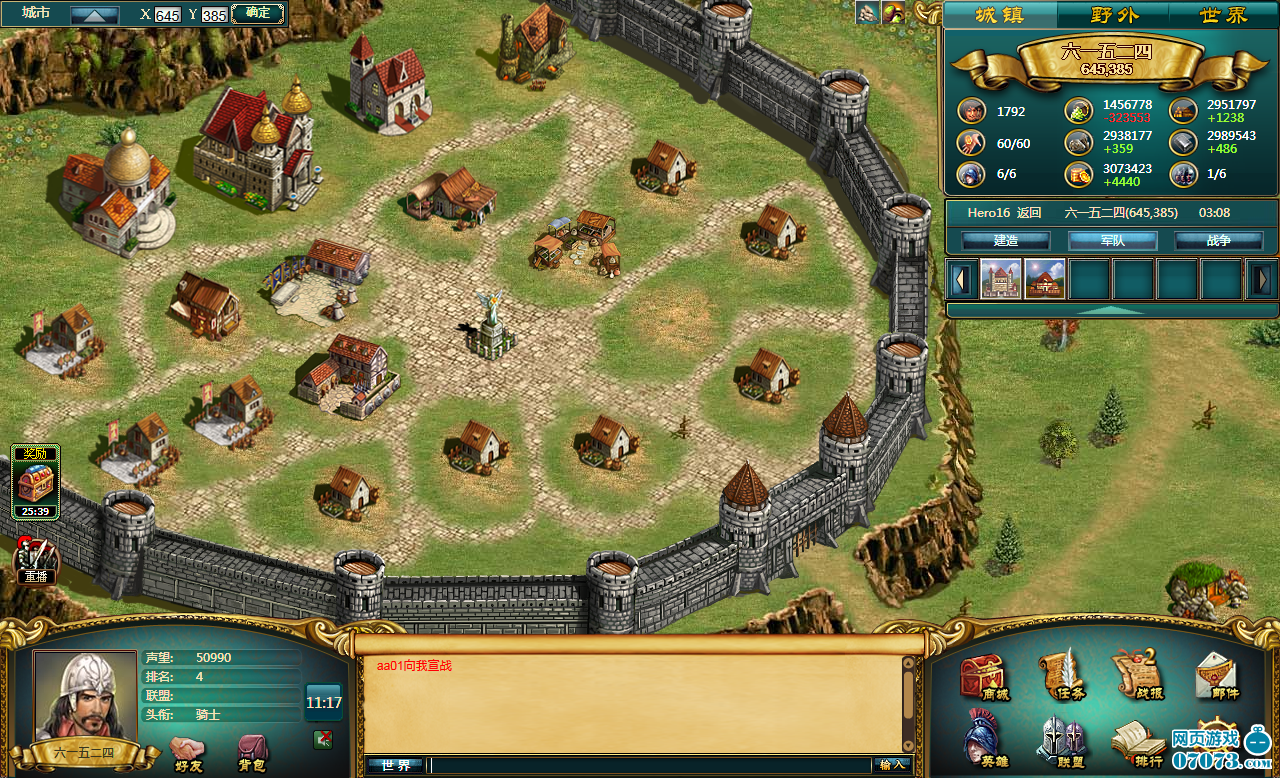
Task: Show the 排行 rankings book
Action: [1137, 743]
